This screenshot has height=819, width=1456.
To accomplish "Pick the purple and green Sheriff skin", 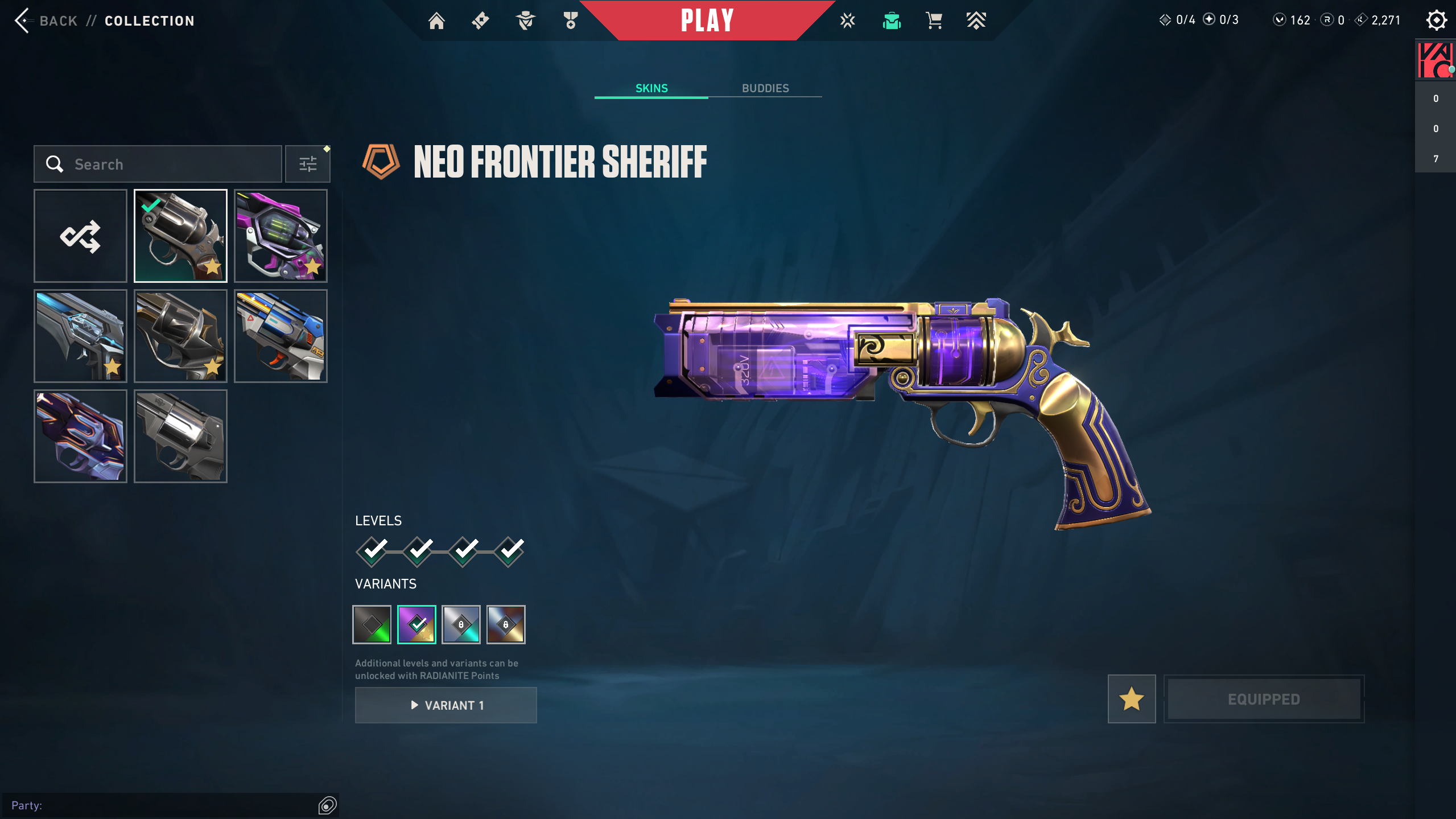I will point(281,236).
